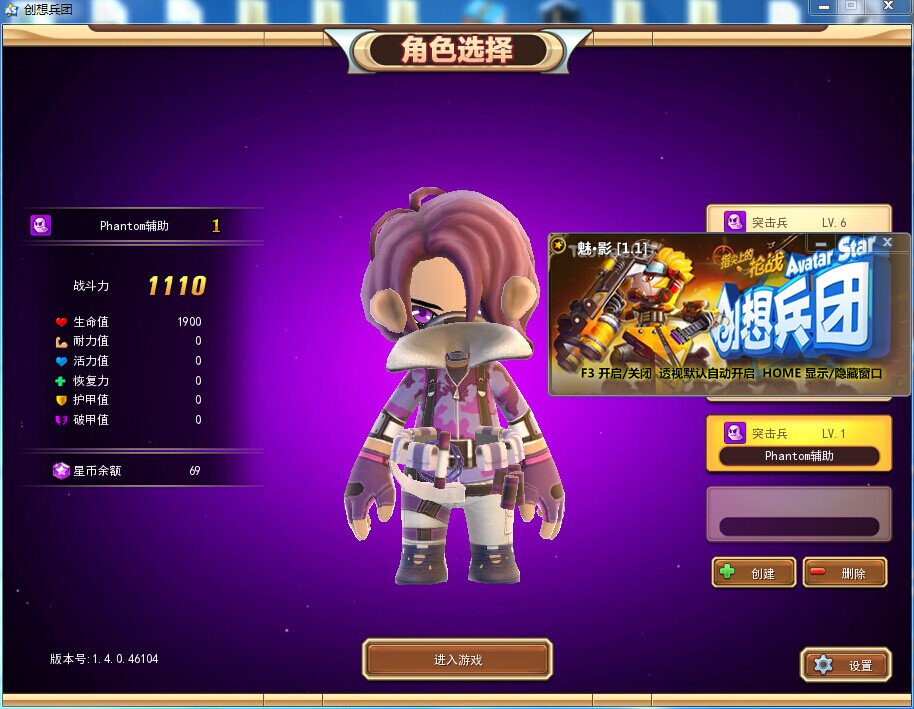
Task: Select the LV.1 Phantom辅助 character slot
Action: 798,444
